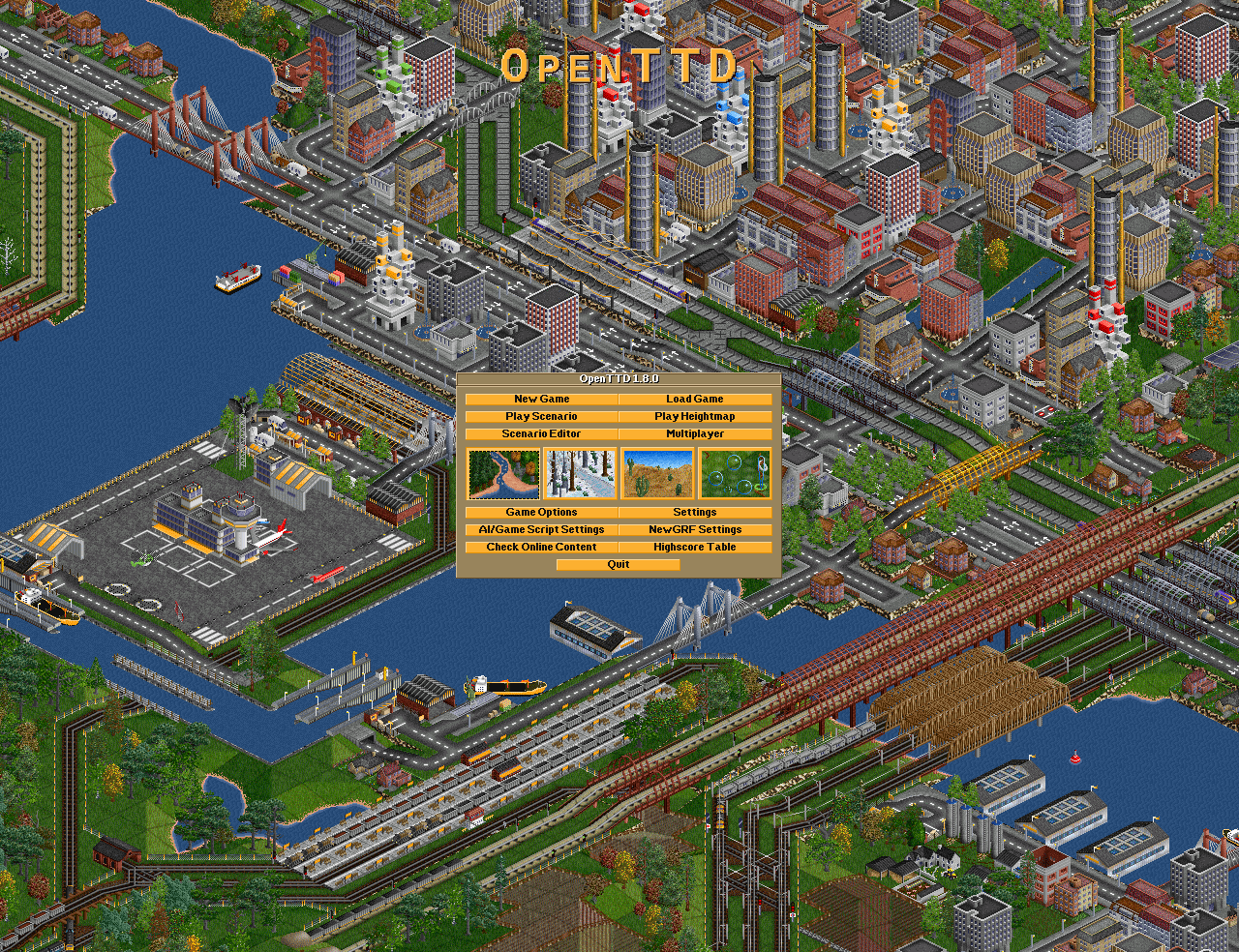Open the Load Game dialog

(x=695, y=399)
